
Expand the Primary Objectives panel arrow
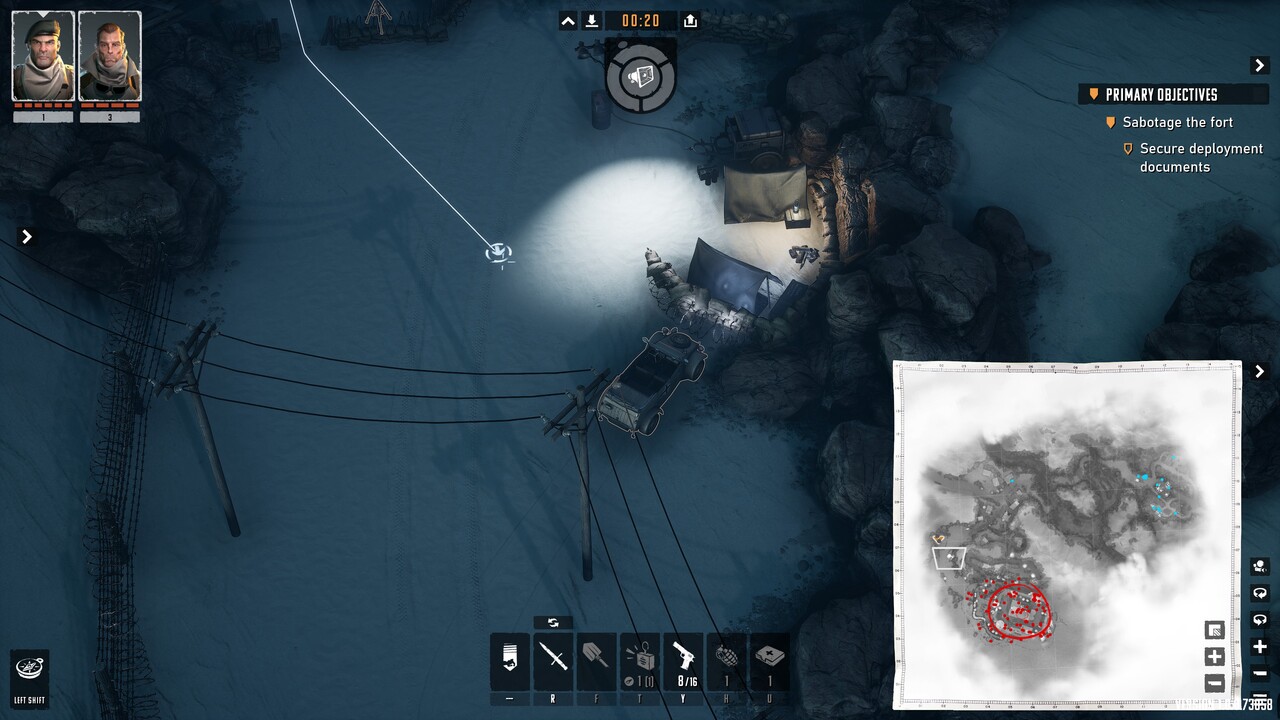point(1260,65)
